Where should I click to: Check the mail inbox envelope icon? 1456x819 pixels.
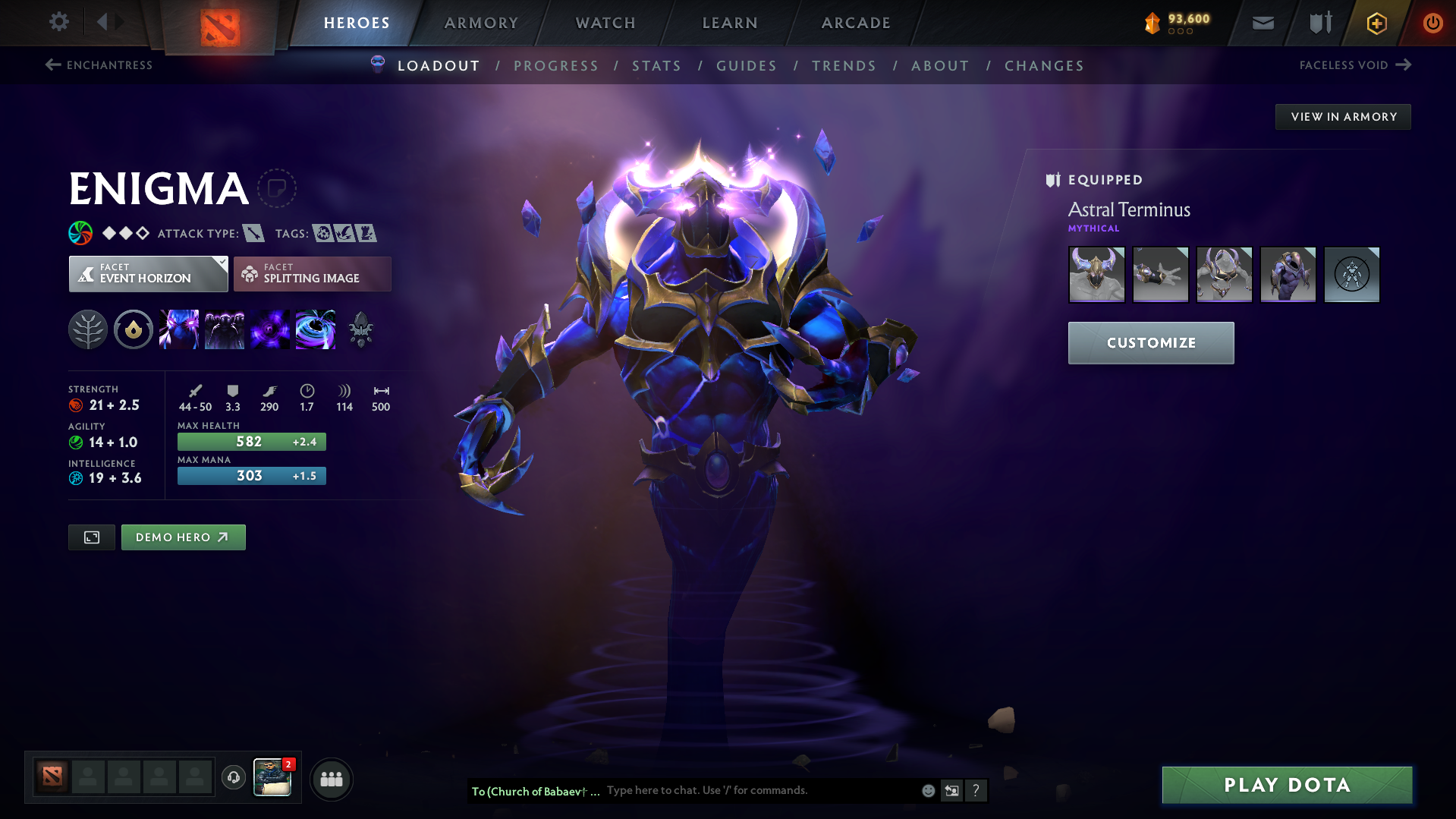pos(1262,23)
